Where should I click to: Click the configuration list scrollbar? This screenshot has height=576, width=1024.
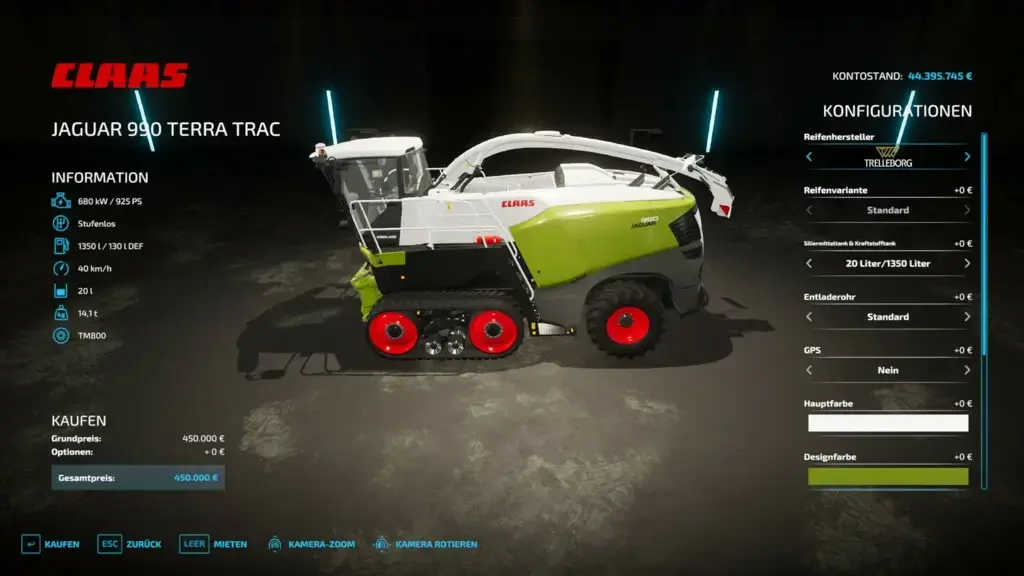tap(984, 245)
